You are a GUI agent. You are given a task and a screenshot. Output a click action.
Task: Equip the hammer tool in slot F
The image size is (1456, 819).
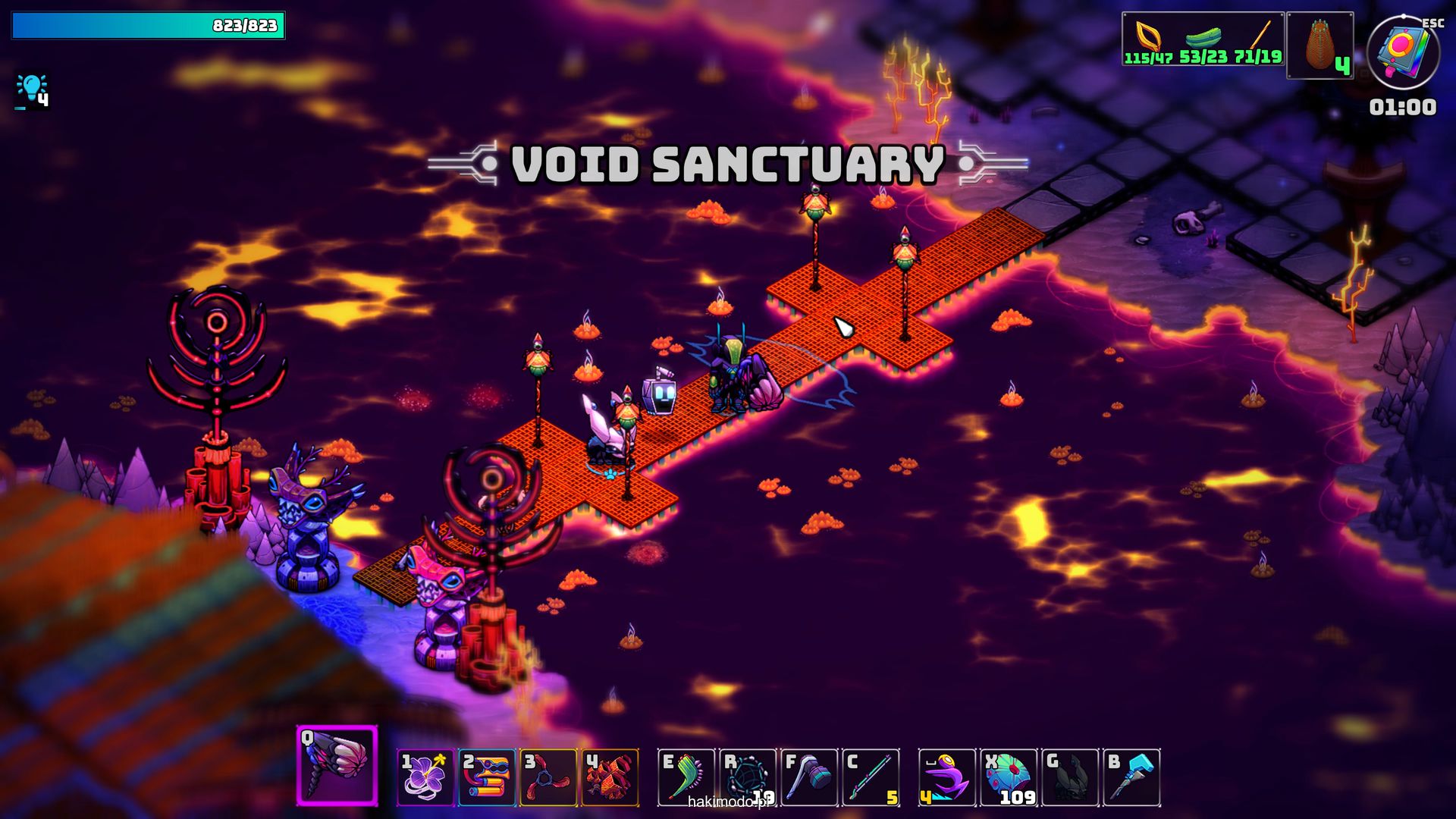809,777
